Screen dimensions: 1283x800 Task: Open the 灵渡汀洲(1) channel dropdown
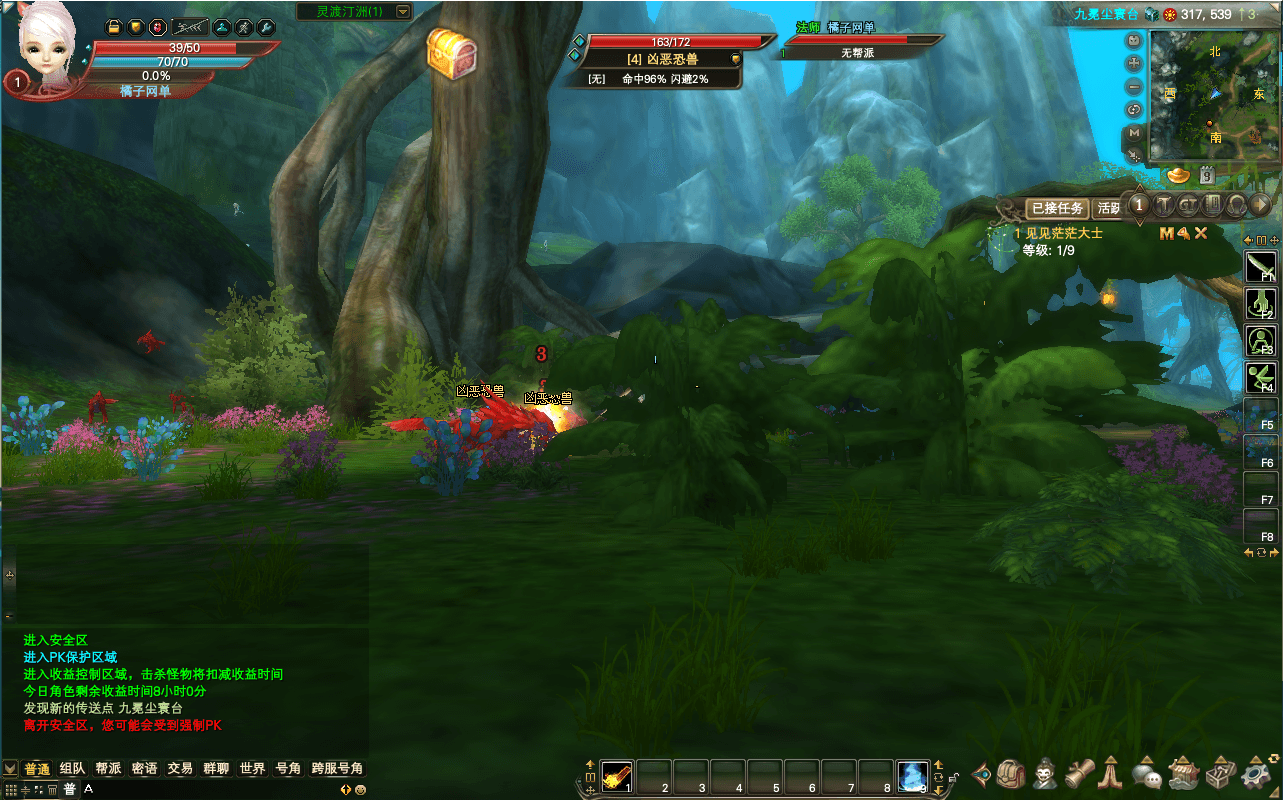coord(403,12)
